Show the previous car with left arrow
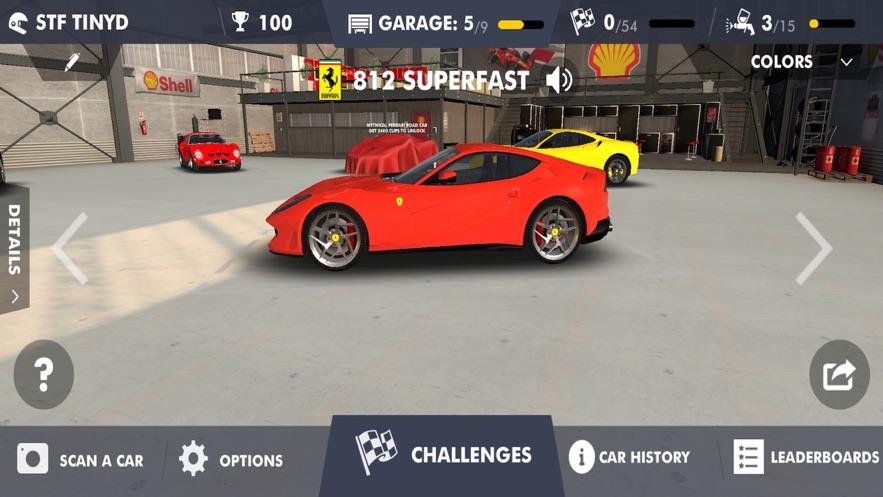Screen dimensions: 883x497 pos(69,248)
